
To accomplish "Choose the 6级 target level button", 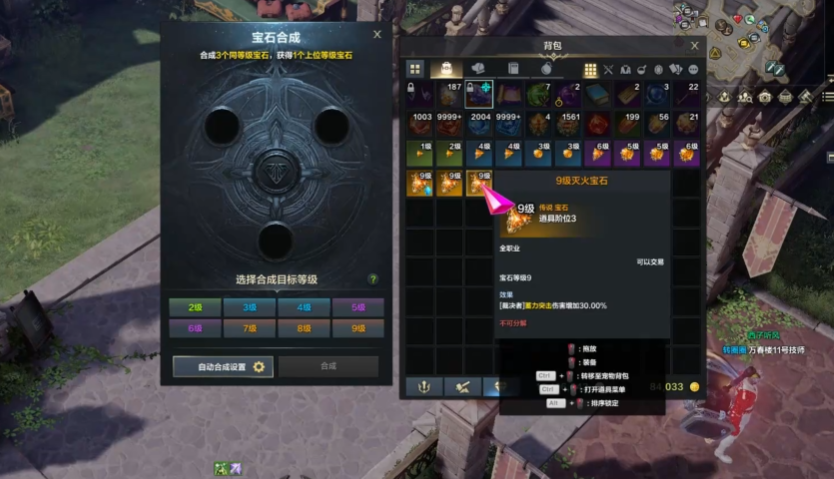I will pyautogui.click(x=195, y=327).
